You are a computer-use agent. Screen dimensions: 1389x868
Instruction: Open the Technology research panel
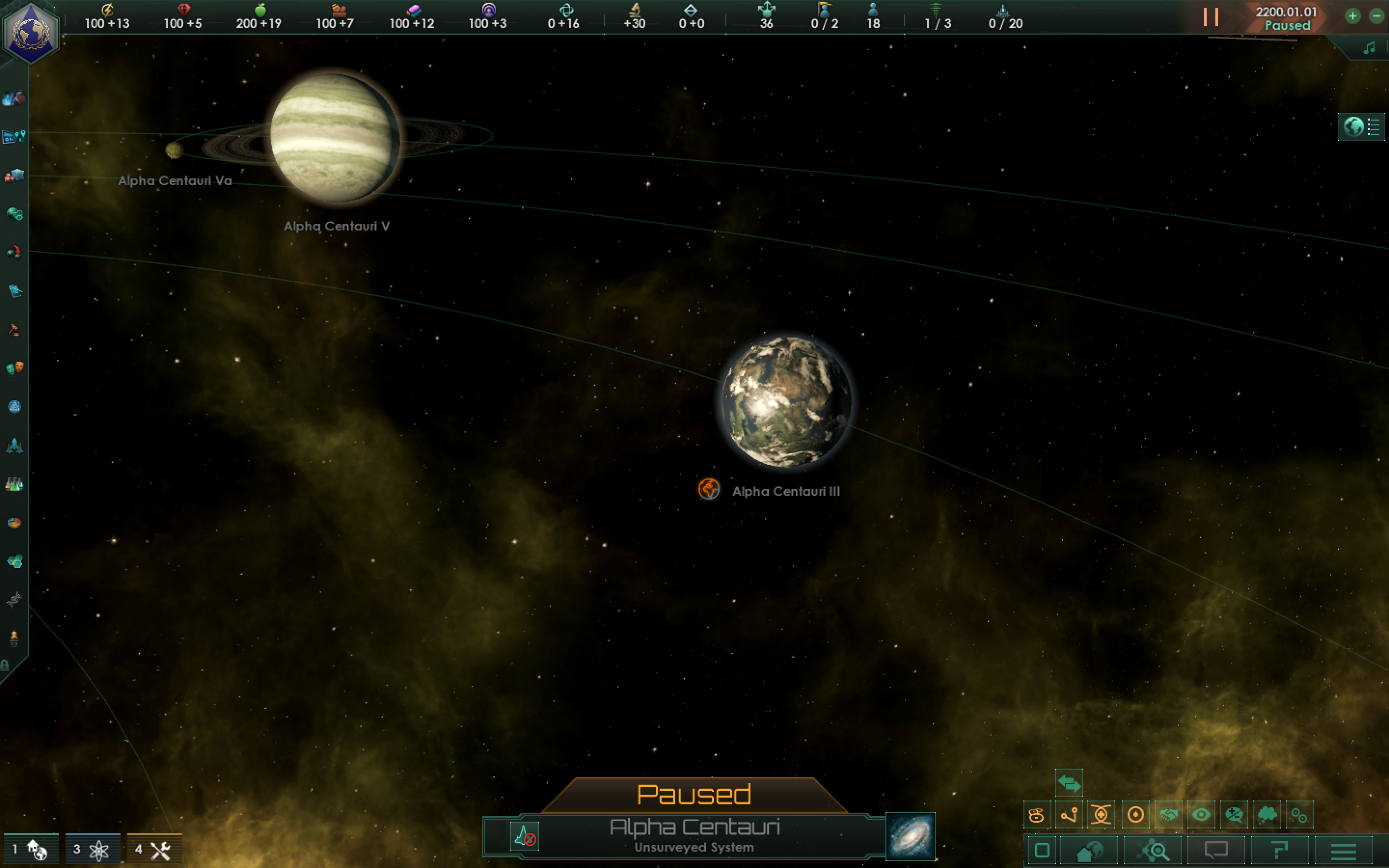[14, 484]
